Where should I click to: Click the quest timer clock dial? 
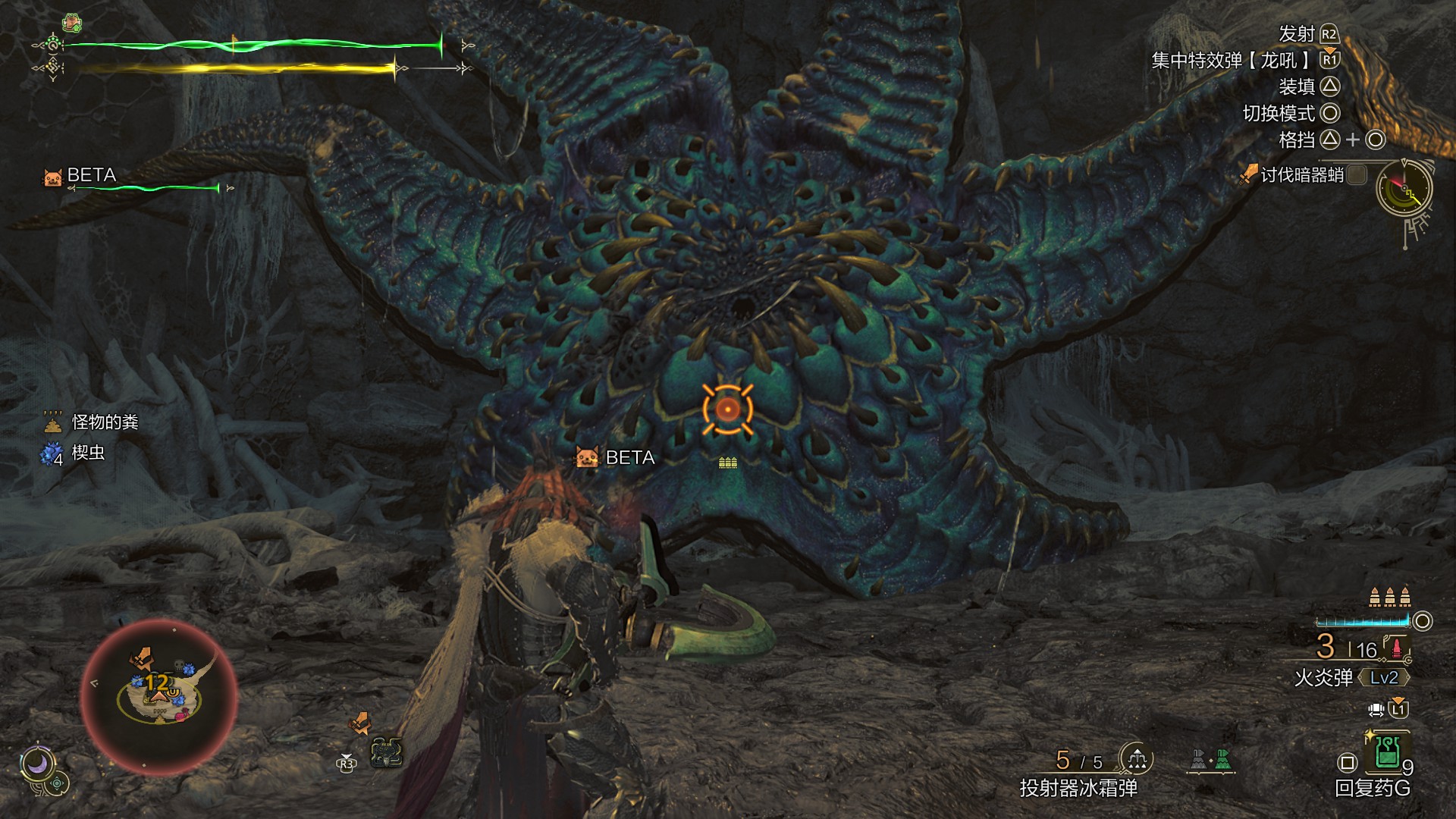coord(1404,190)
